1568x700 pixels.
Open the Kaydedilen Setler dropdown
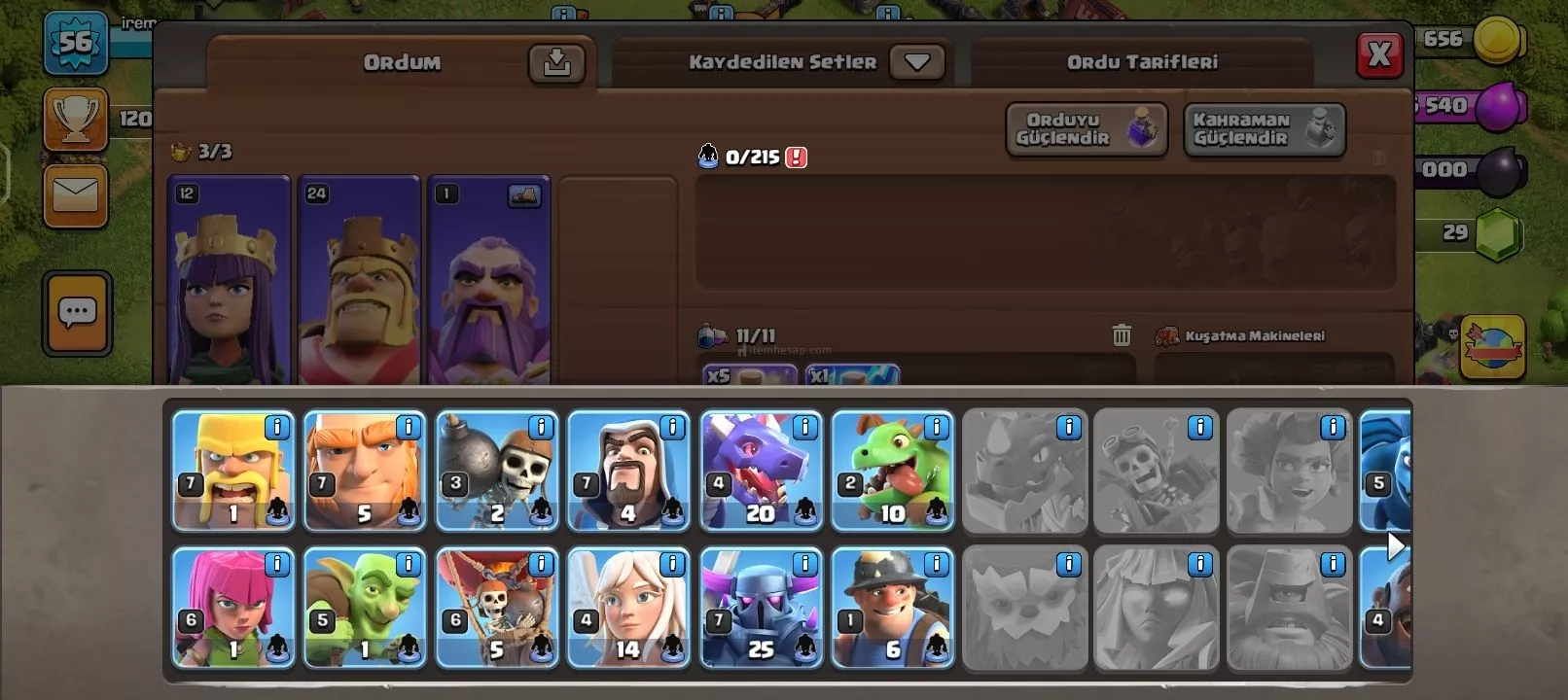coord(916,62)
